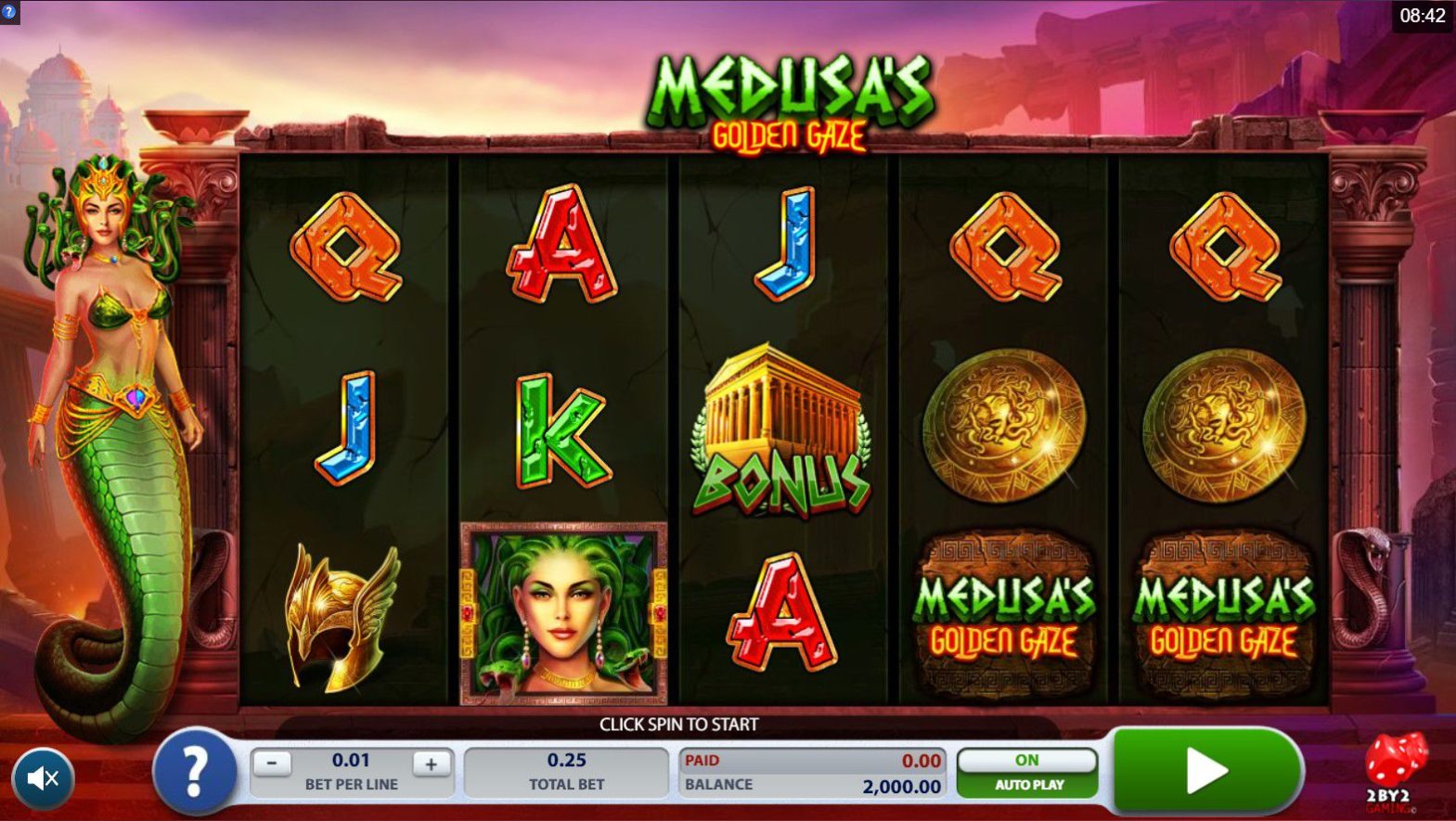Unmute sound with the speaker icon
1456x821 pixels.
click(x=43, y=777)
